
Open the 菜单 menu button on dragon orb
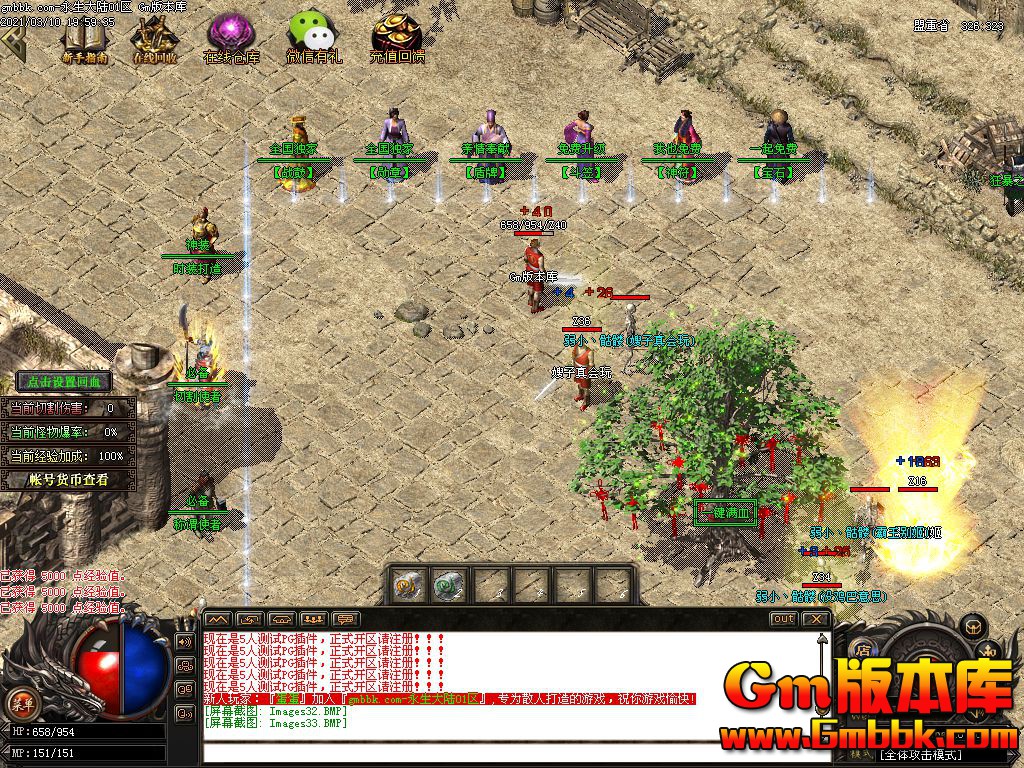(x=19, y=699)
